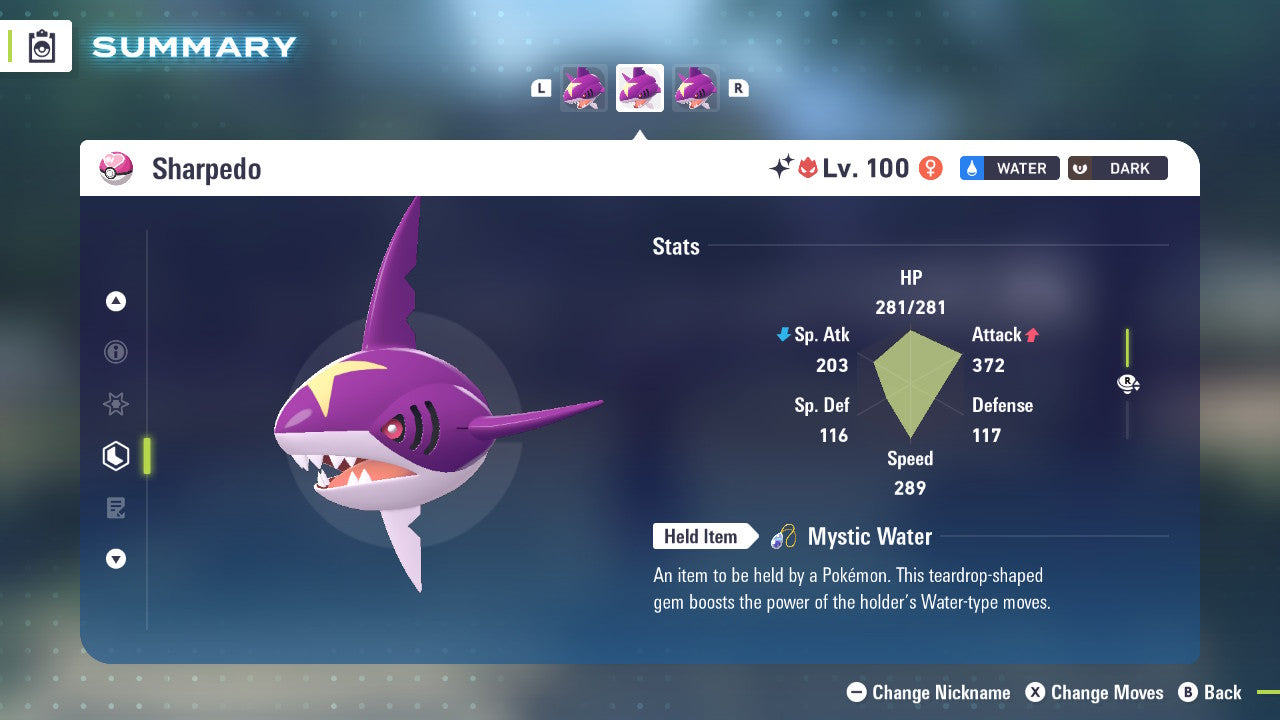Open the stats page hexagon icon
This screenshot has width=1280, height=720.
[115, 456]
